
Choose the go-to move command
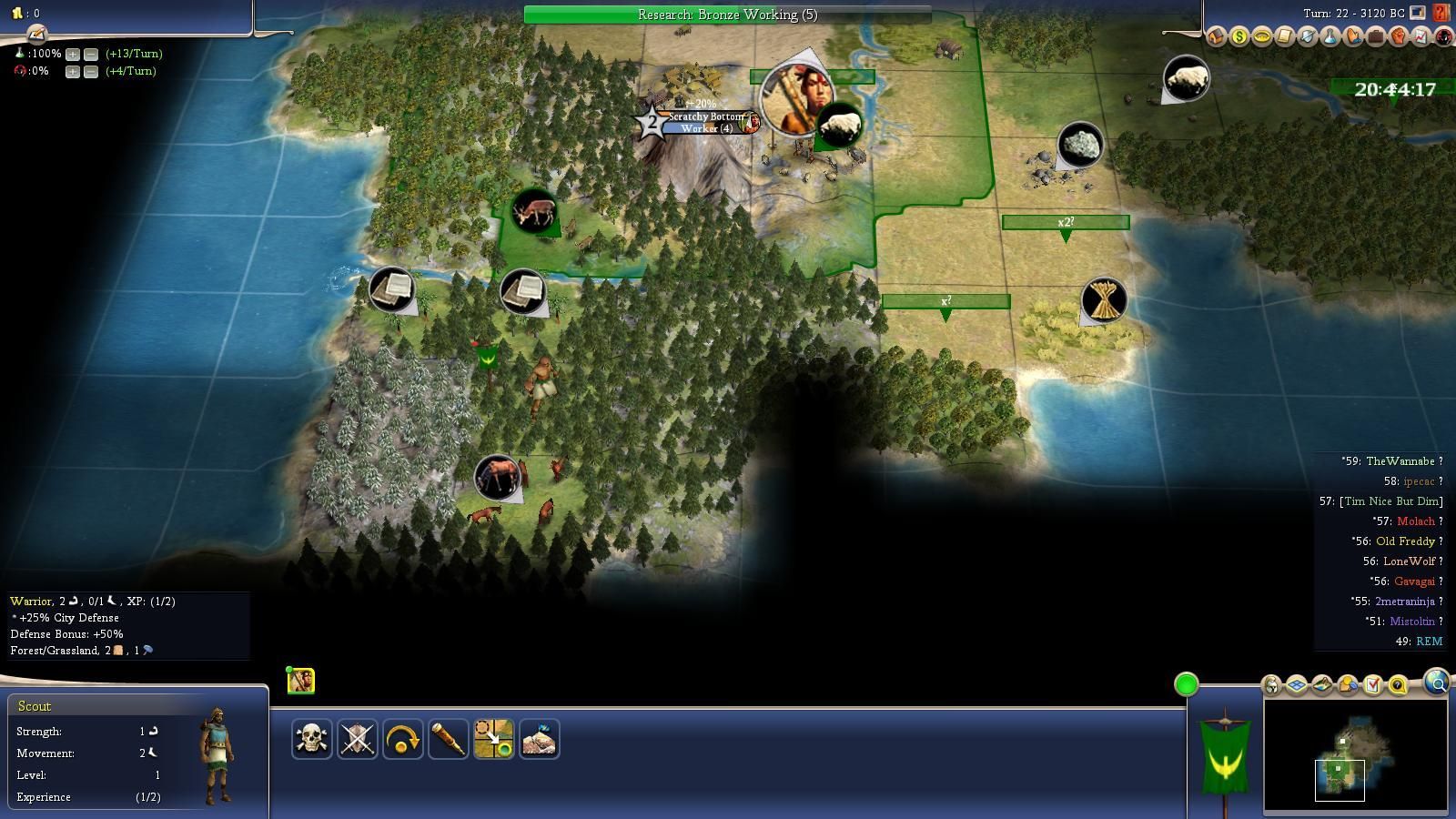[x=493, y=739]
